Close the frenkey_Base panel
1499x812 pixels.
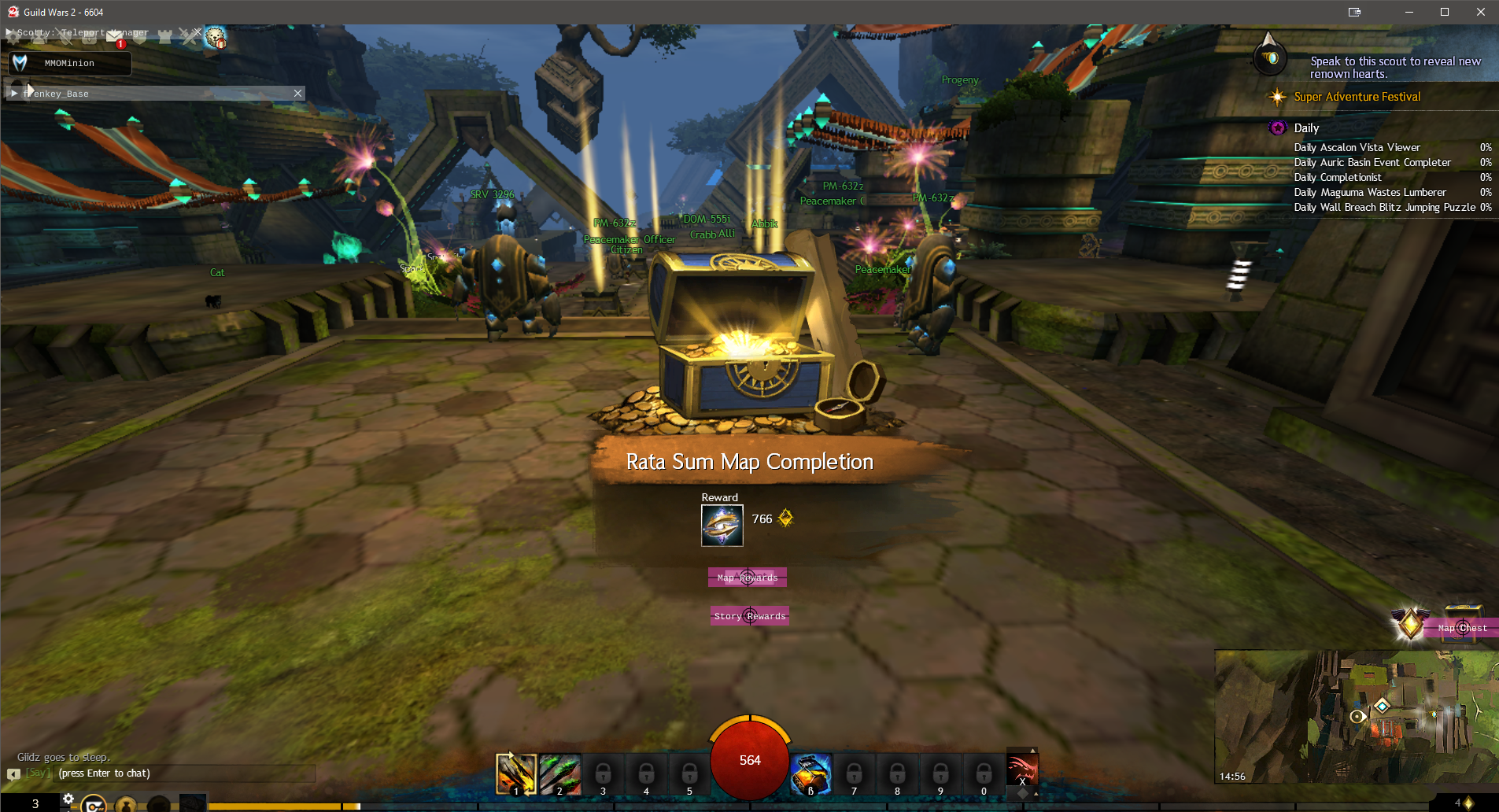pos(297,93)
